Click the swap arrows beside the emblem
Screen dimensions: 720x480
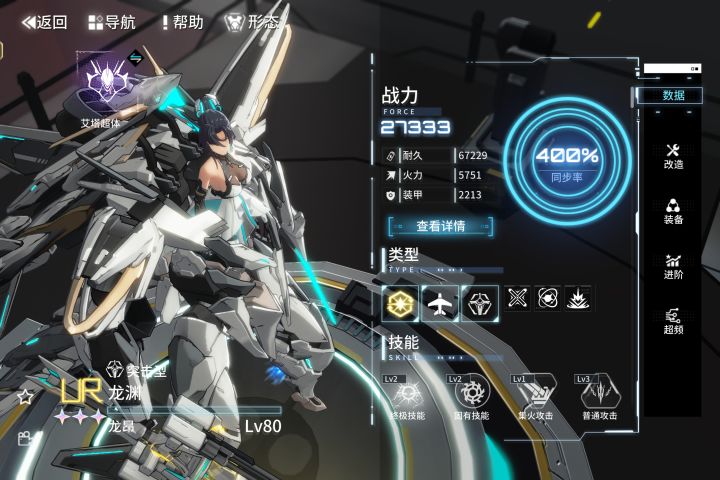coord(136,57)
